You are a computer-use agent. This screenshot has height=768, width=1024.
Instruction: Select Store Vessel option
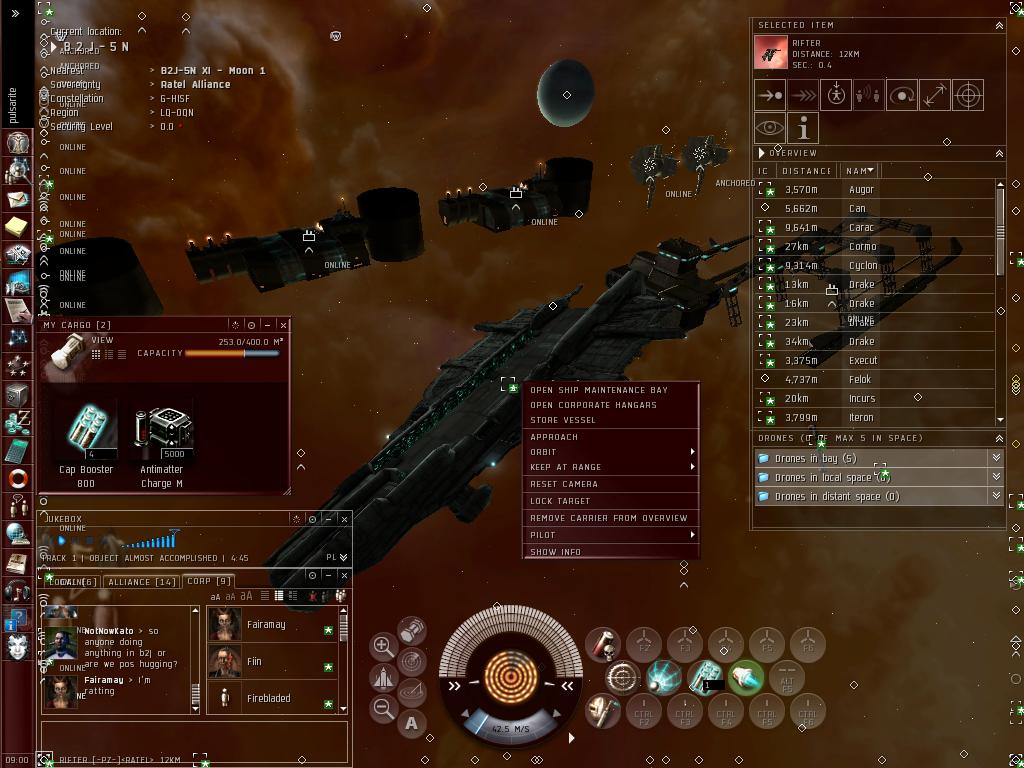(x=562, y=420)
